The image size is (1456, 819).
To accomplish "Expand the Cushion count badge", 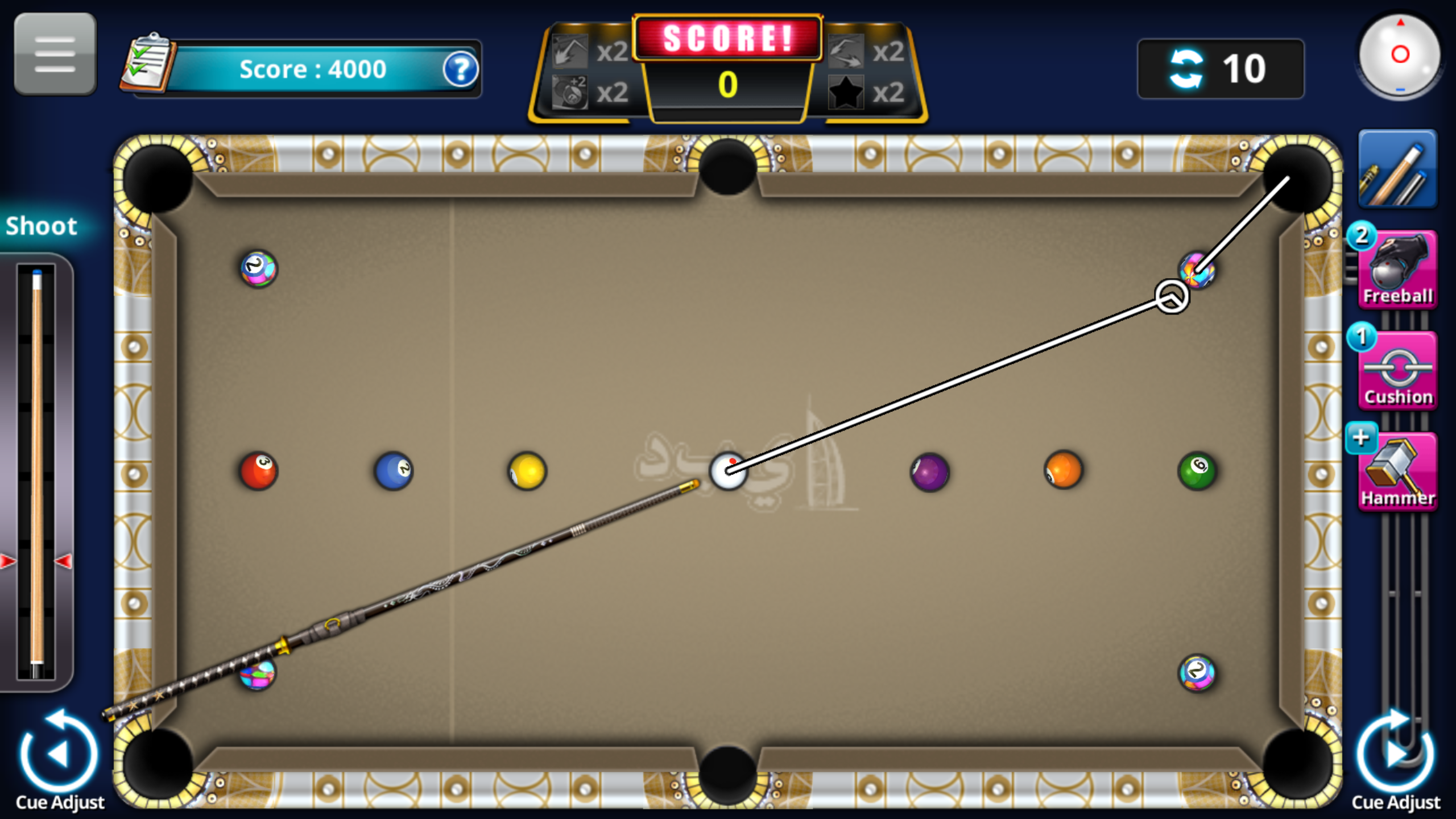I will [x=1360, y=337].
